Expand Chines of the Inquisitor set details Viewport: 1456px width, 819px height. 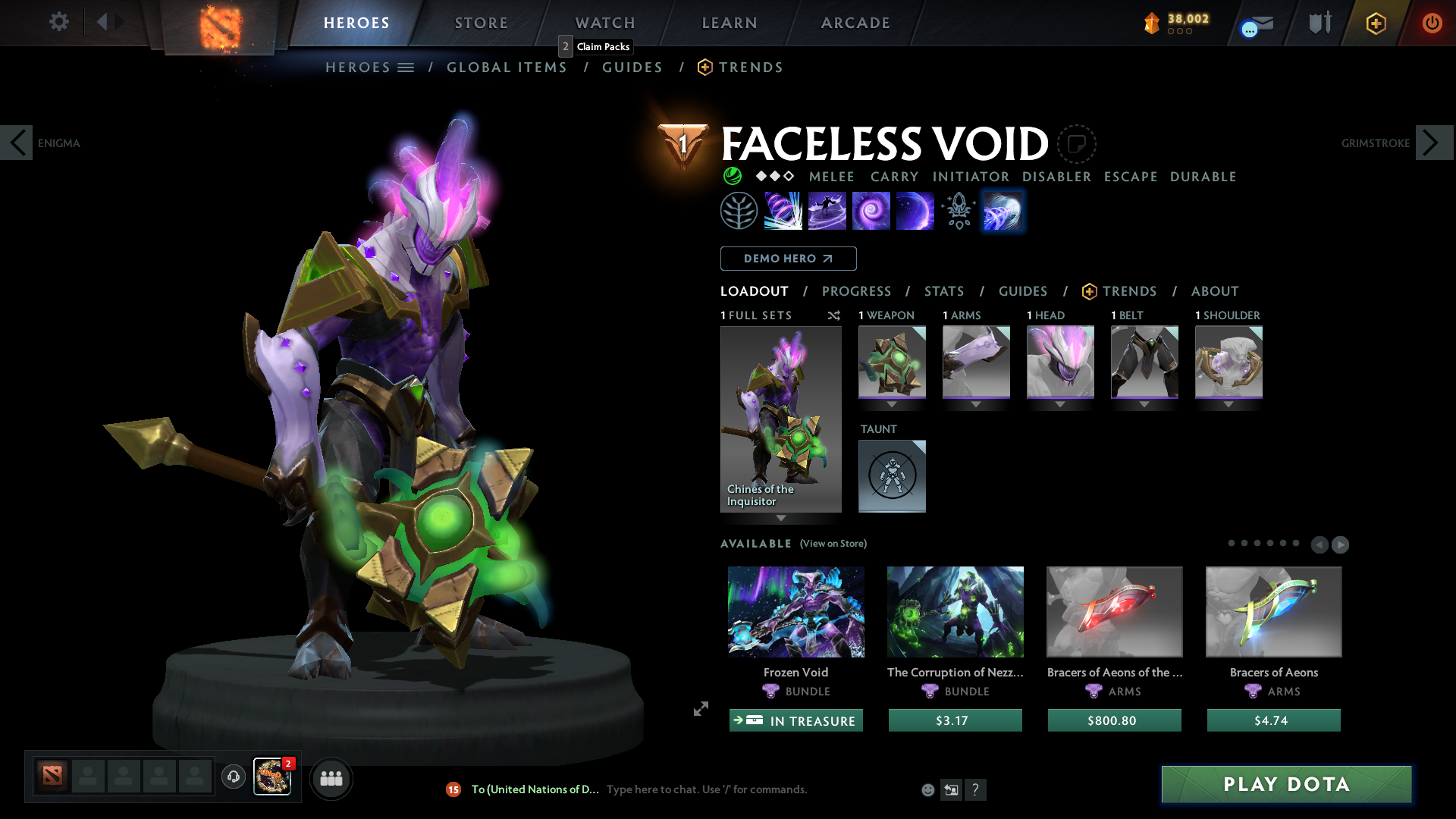pyautogui.click(x=780, y=519)
